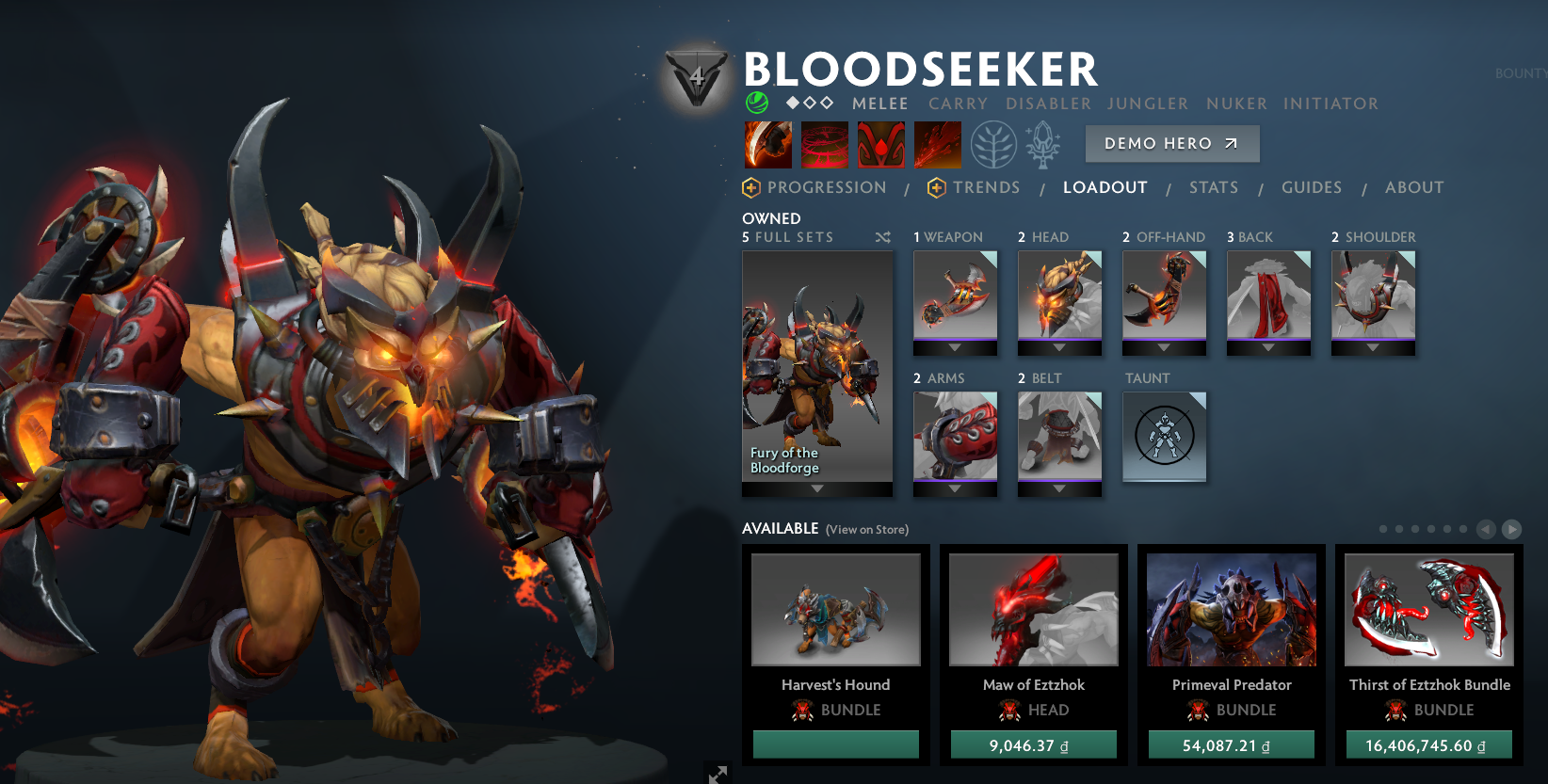Click the DEMO HERO button

click(1171, 143)
